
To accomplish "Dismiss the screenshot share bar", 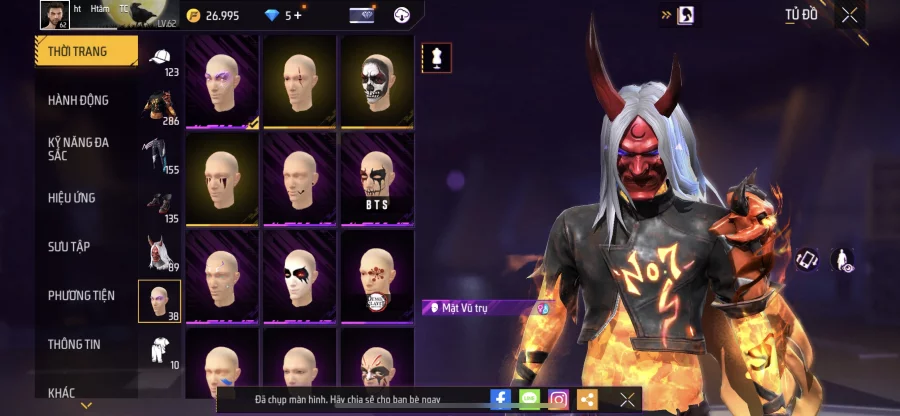I will (627, 399).
